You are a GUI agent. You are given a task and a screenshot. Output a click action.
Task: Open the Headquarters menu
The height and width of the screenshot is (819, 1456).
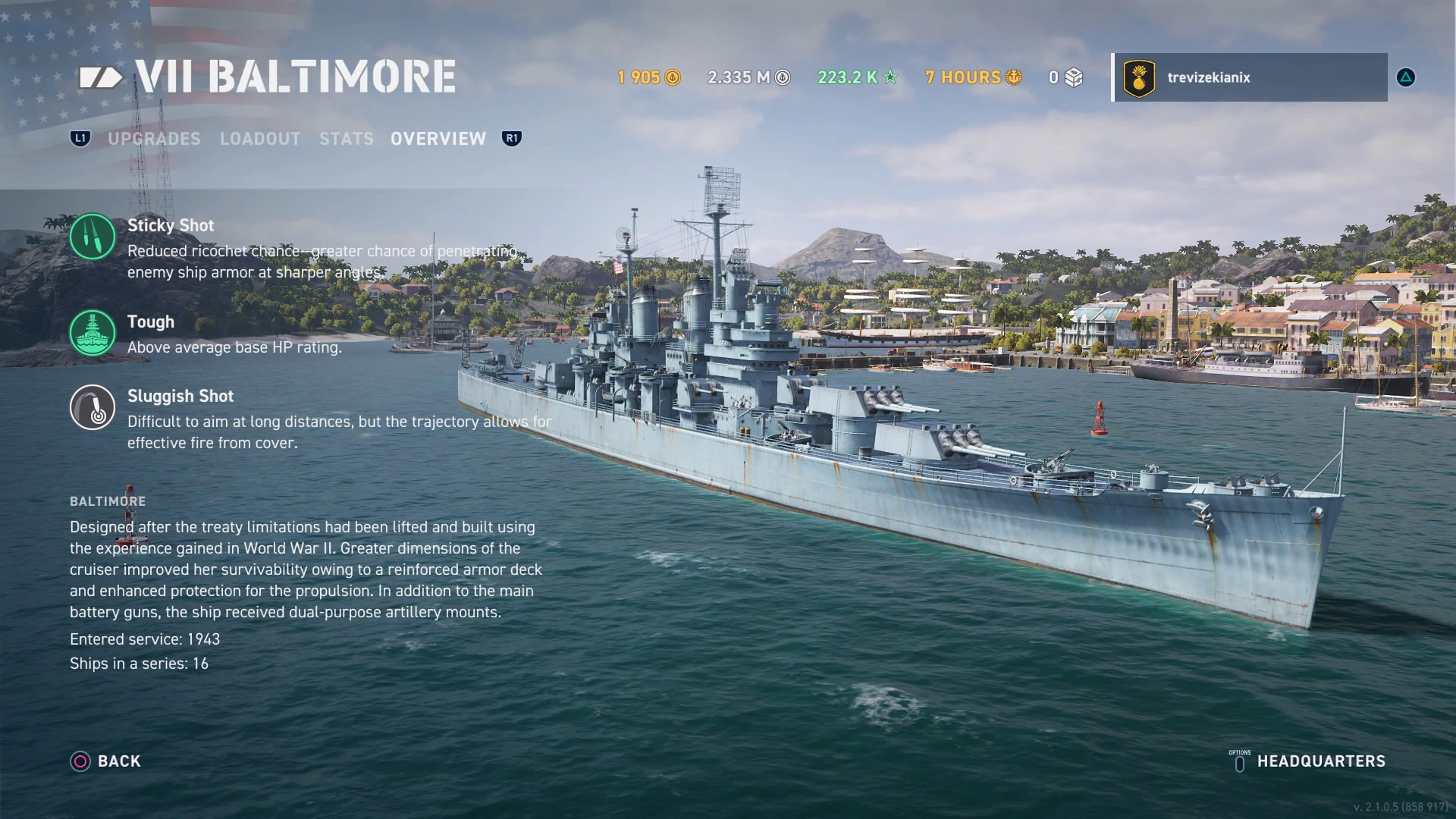(1308, 761)
